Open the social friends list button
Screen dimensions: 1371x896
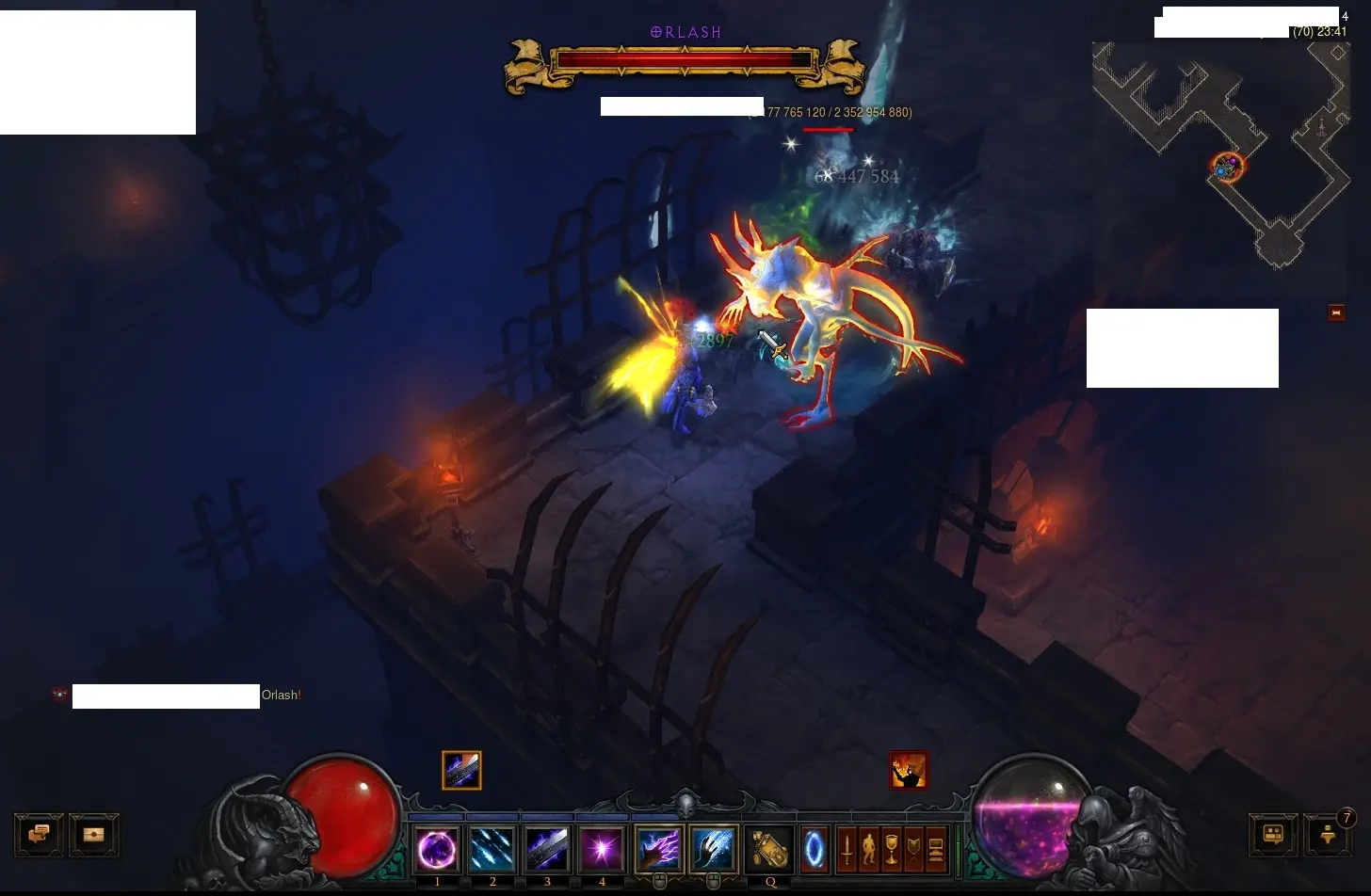tap(1273, 835)
